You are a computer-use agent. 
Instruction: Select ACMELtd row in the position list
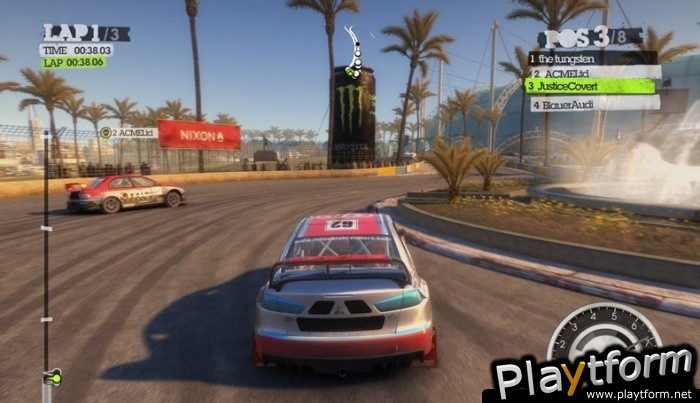[x=594, y=73]
